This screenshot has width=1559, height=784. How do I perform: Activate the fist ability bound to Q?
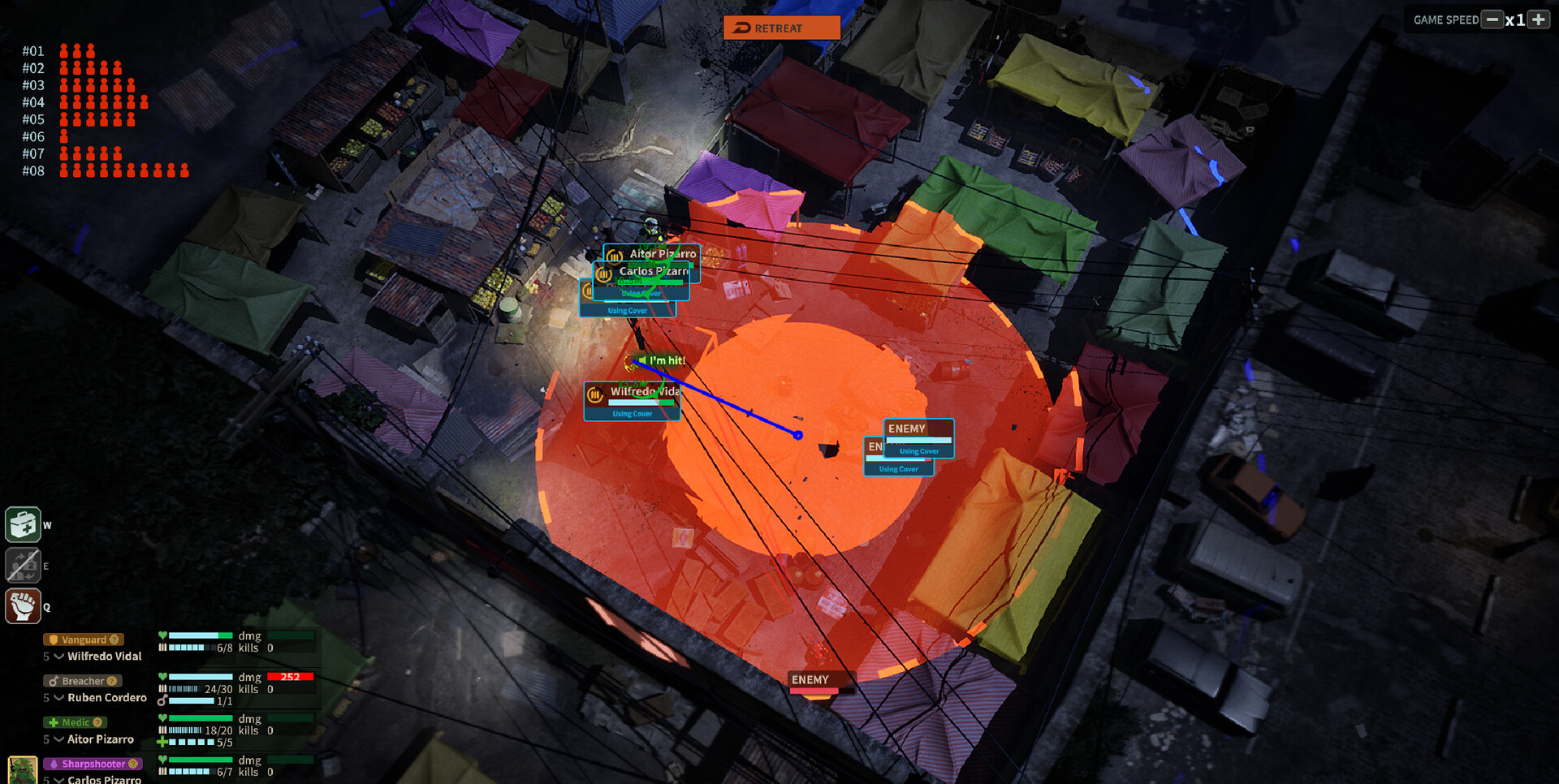tap(23, 605)
